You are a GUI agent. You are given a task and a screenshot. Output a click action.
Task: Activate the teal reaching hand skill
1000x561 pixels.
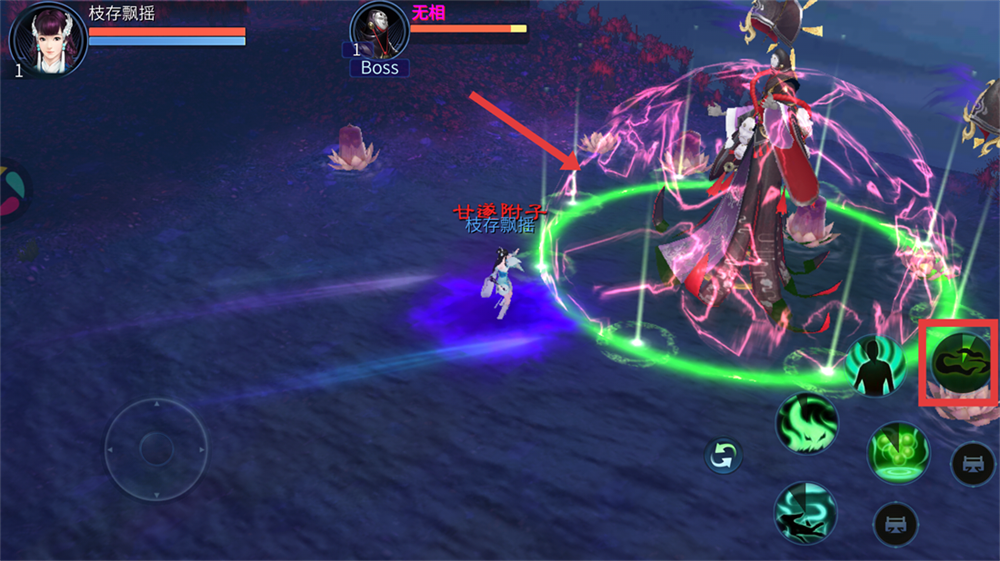click(x=805, y=513)
